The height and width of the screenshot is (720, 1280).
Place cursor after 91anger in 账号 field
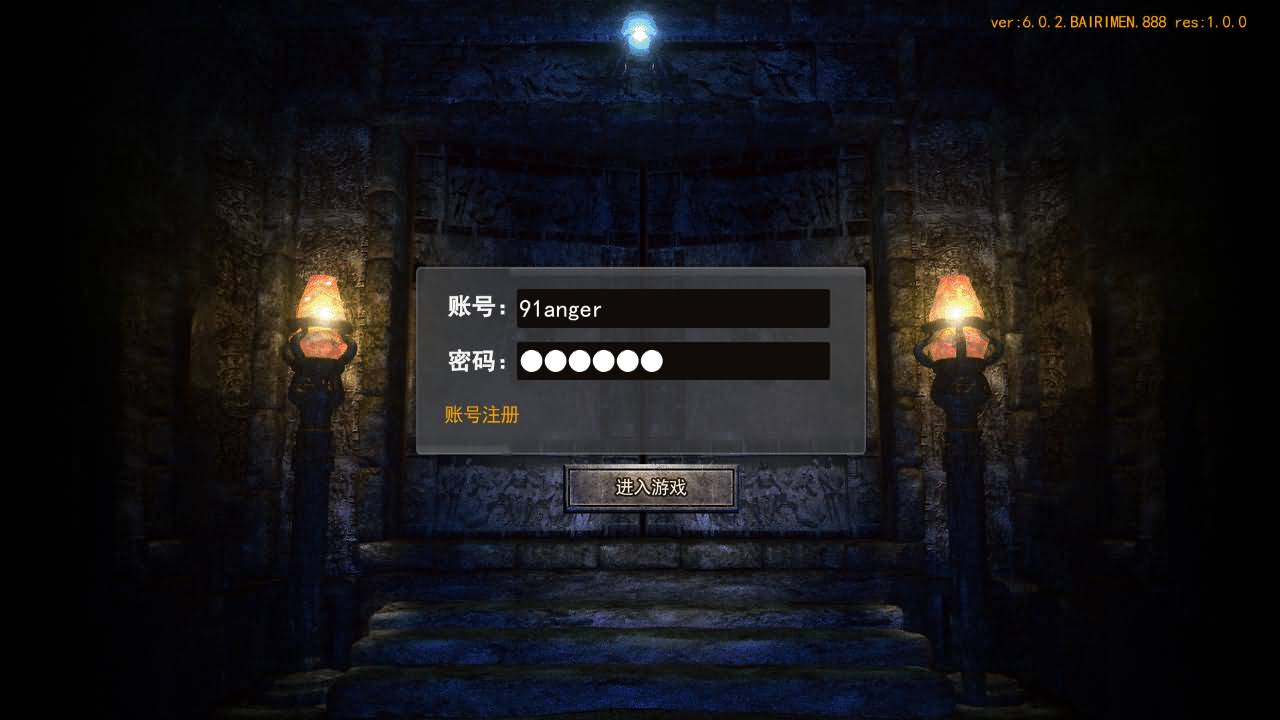coord(608,309)
